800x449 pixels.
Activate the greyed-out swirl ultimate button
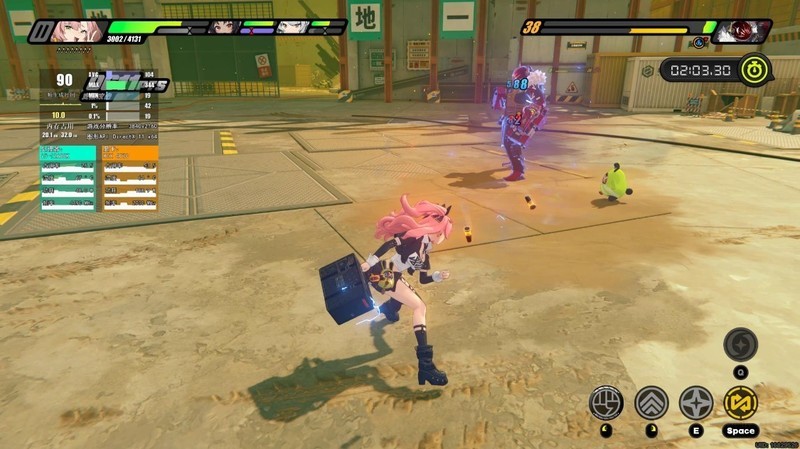click(x=741, y=344)
